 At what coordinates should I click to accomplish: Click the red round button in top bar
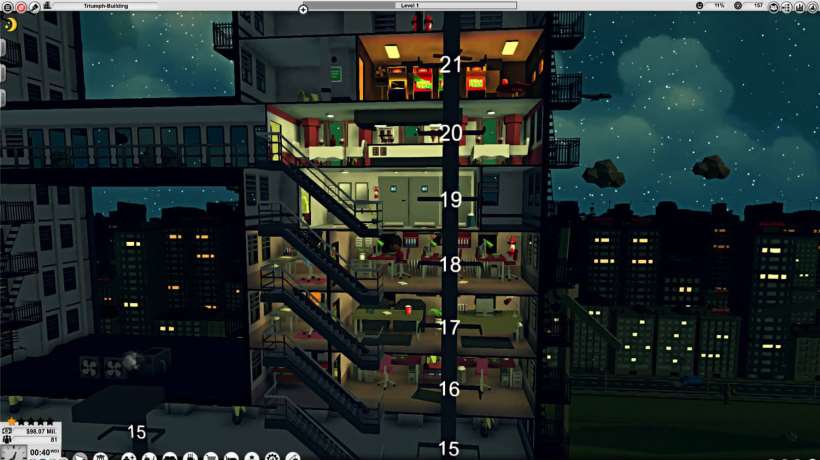[20, 6]
